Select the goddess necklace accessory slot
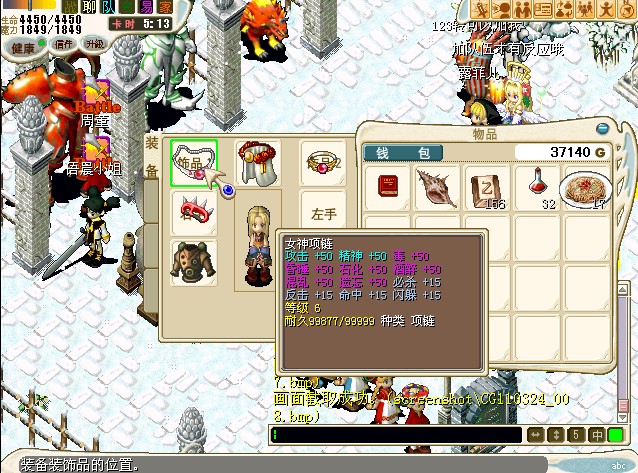Screen dimensions: 638x473 coord(194,162)
